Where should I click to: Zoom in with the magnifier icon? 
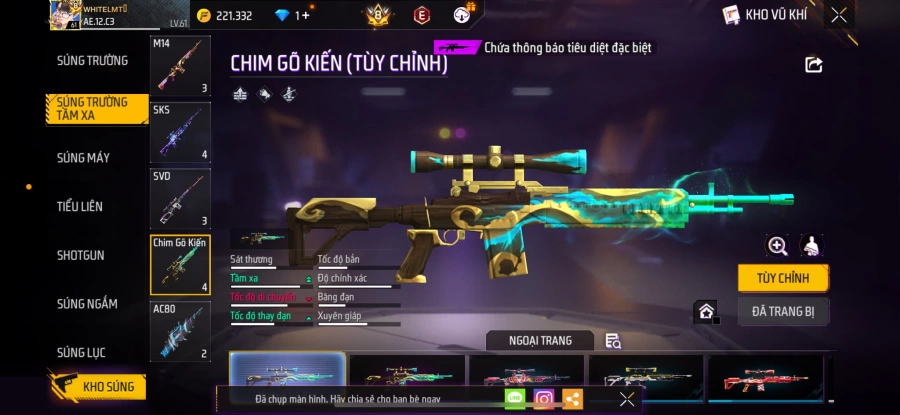(x=777, y=245)
